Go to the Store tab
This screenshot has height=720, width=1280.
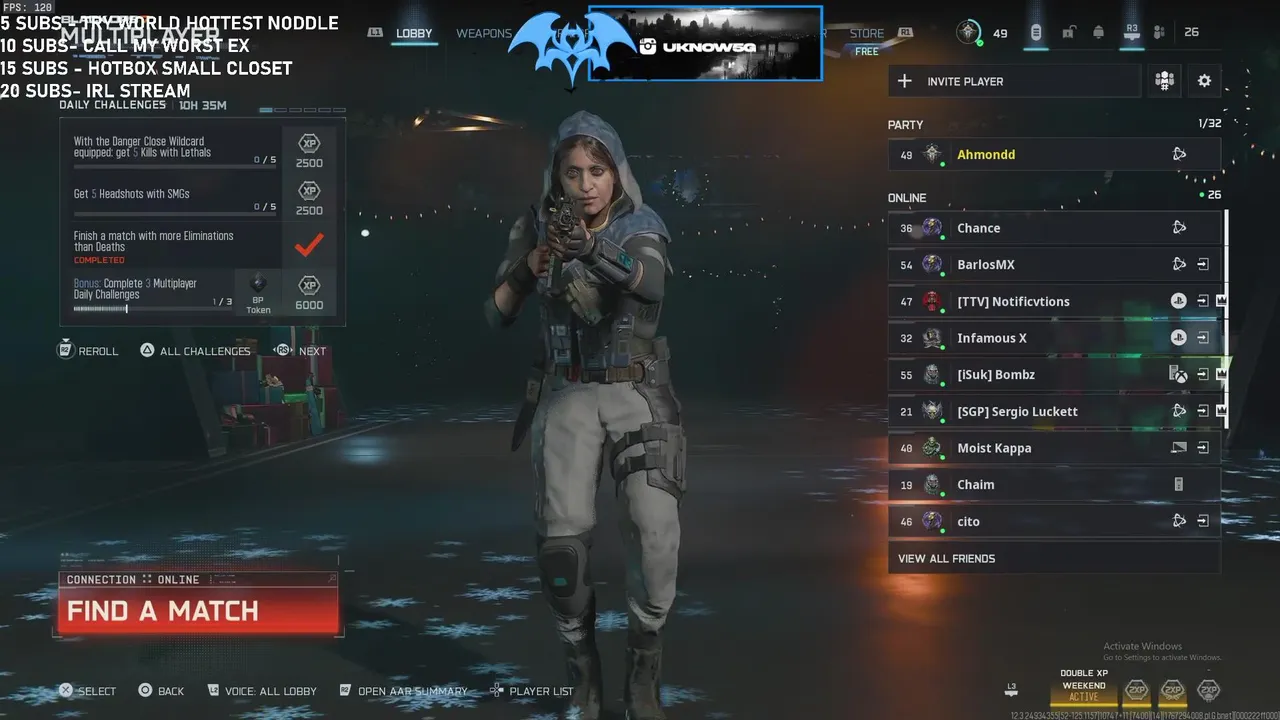click(867, 33)
